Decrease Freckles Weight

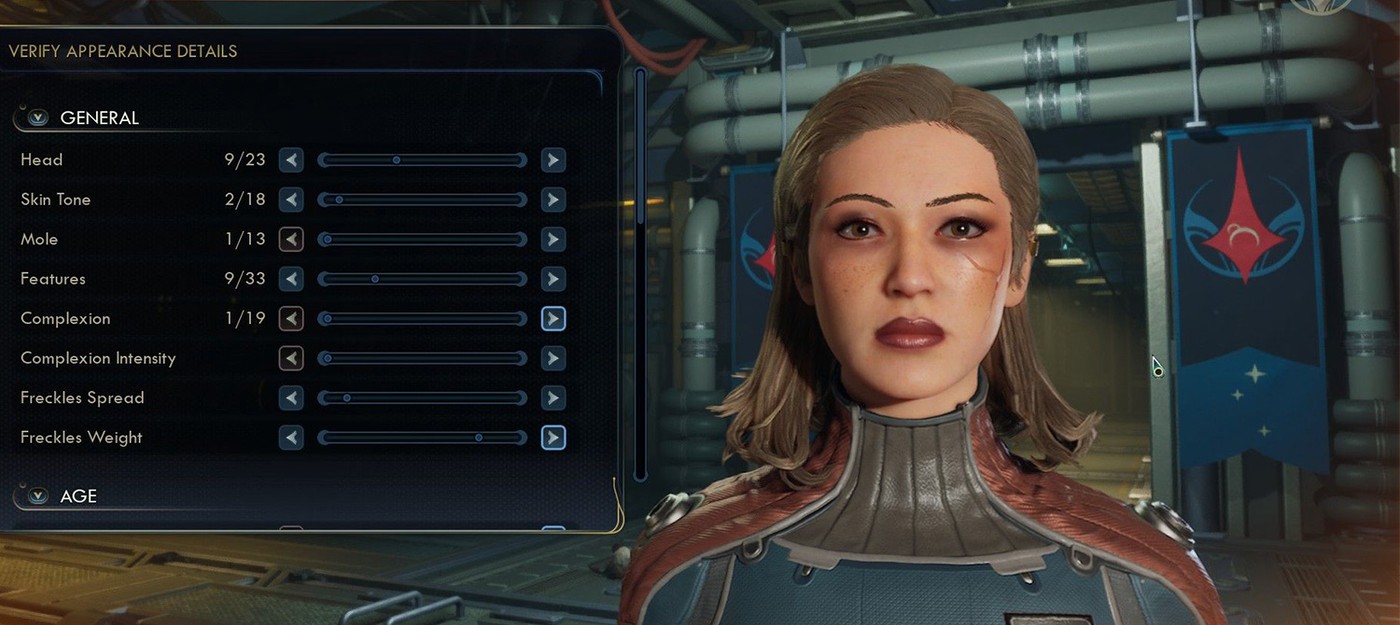coord(291,438)
